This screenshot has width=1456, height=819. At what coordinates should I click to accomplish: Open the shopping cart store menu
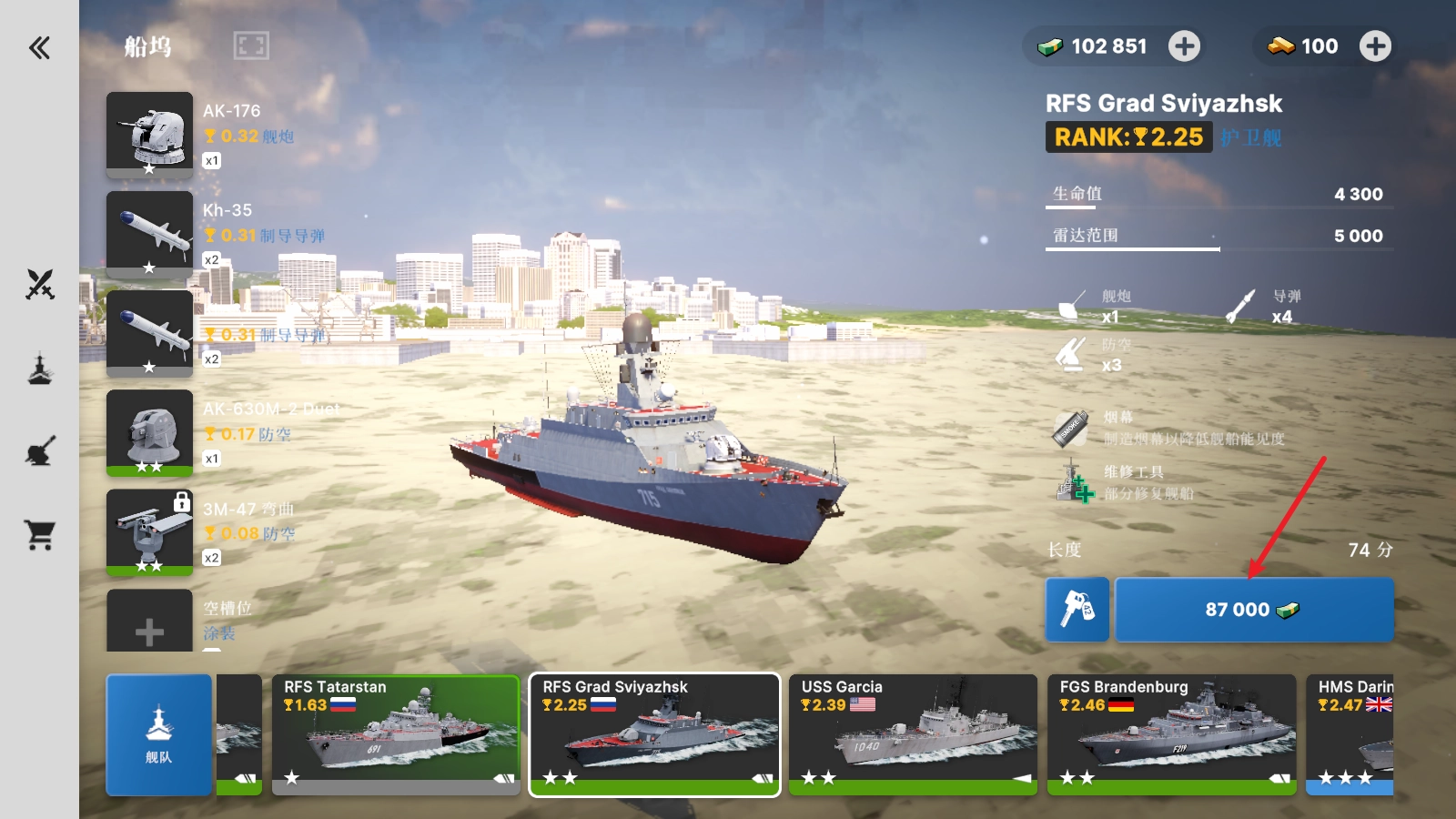[40, 535]
